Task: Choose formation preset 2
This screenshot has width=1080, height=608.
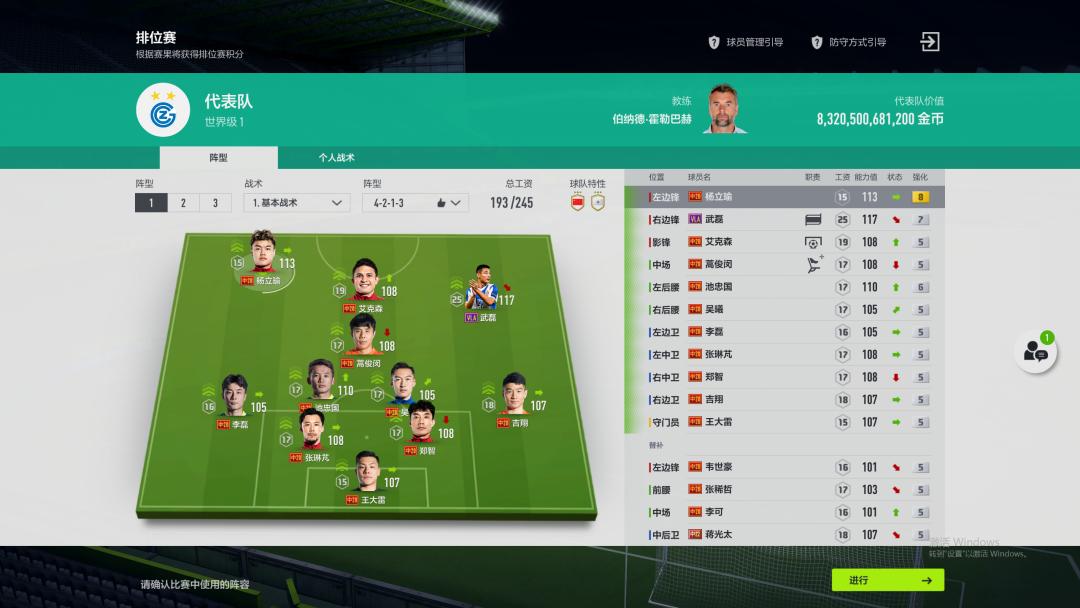Action: point(183,203)
